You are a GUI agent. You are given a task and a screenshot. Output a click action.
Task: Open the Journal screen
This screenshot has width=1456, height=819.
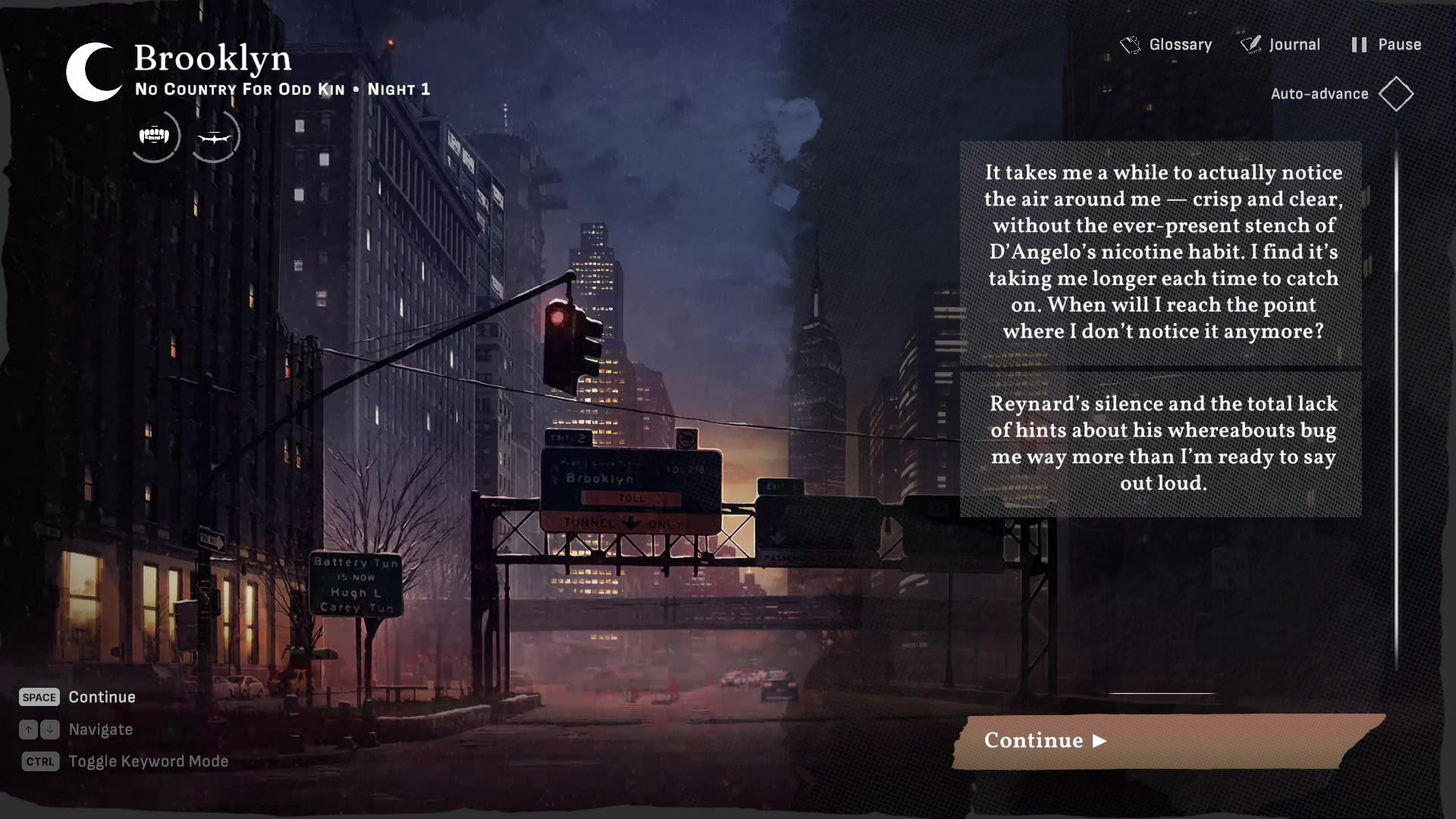click(x=1293, y=44)
